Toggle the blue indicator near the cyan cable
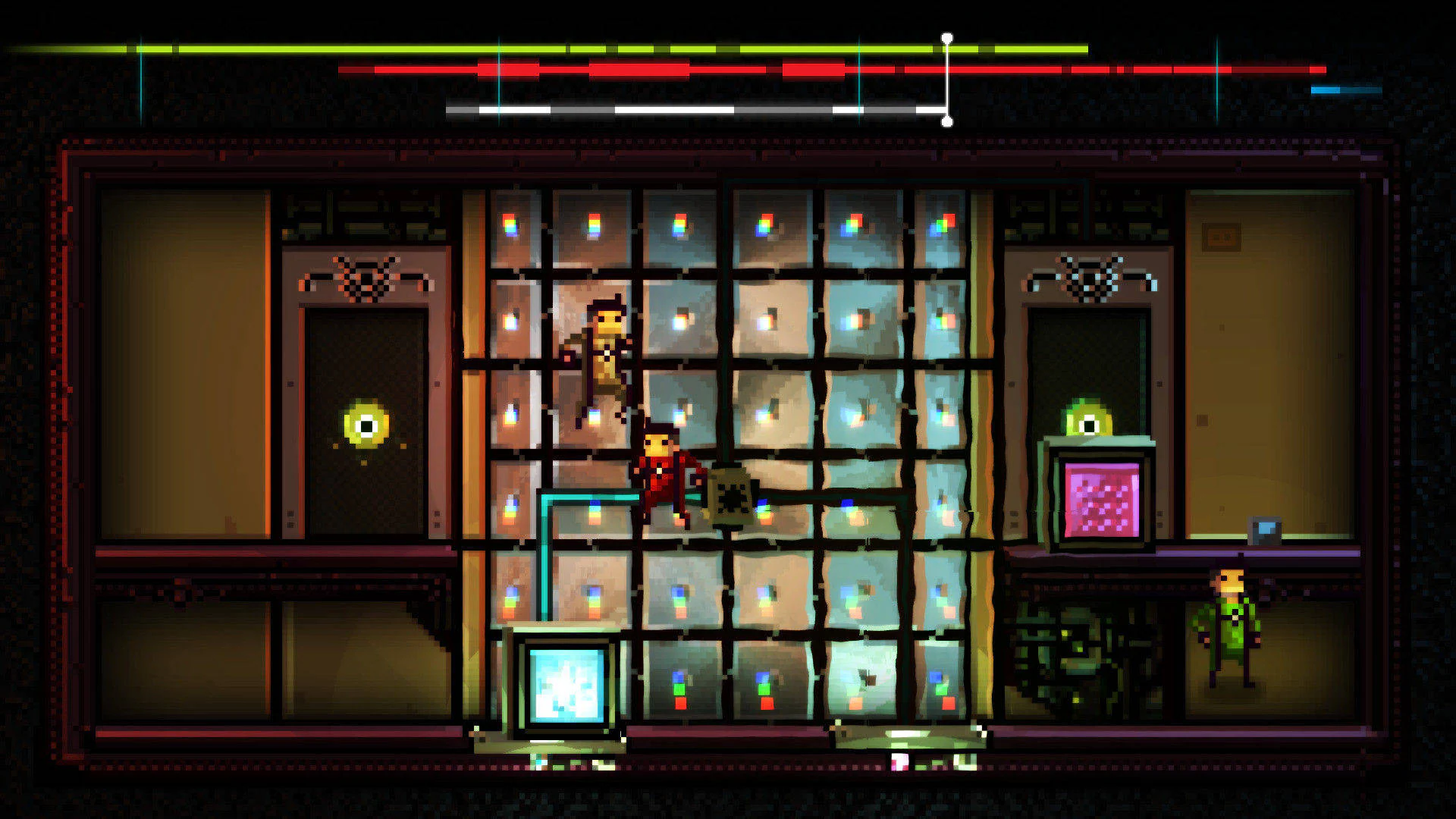Screen dimensions: 1456x819 594,504
